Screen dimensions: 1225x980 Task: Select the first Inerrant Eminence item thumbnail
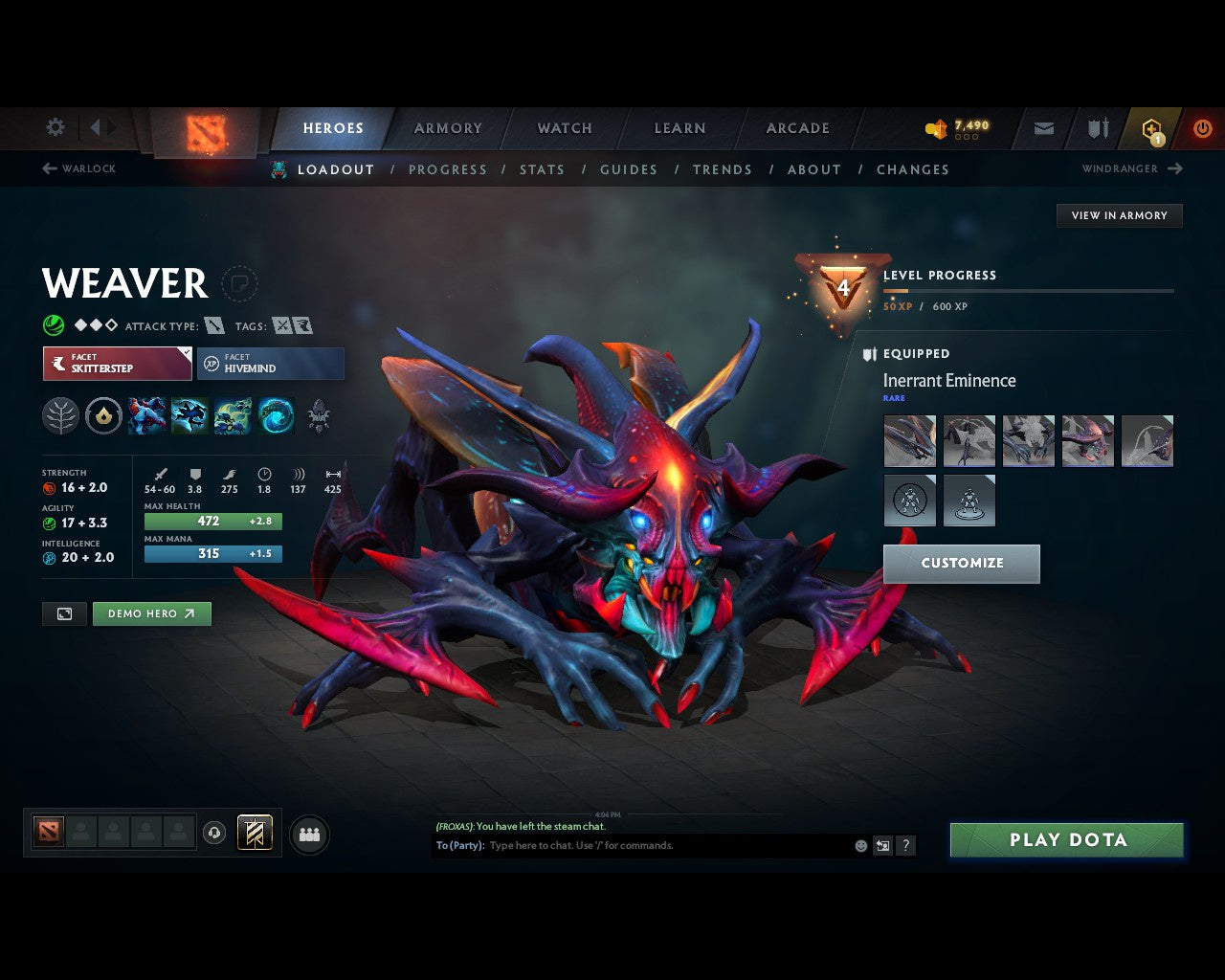(x=909, y=440)
